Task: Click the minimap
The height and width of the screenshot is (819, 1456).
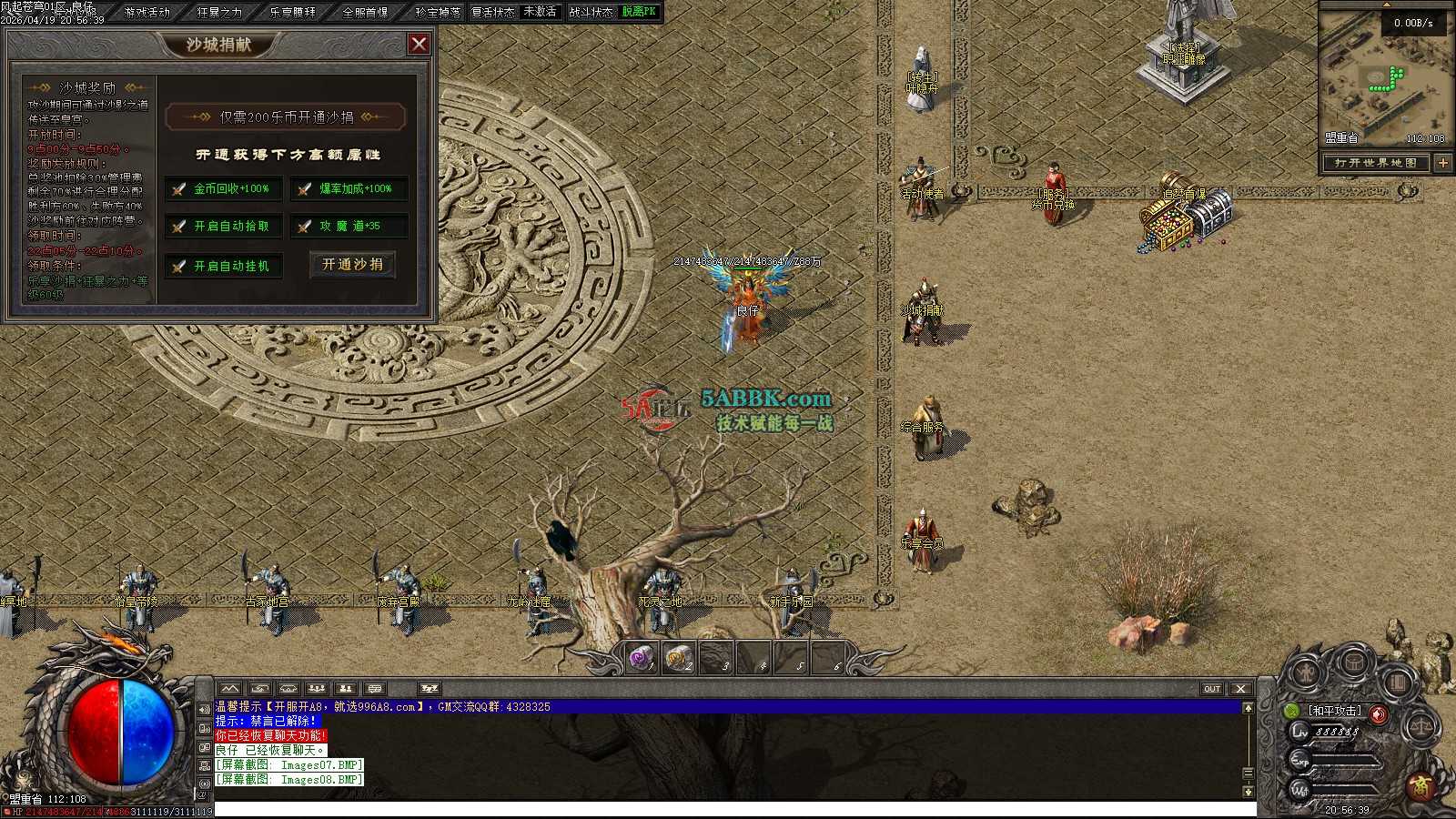Action: (x=1383, y=77)
